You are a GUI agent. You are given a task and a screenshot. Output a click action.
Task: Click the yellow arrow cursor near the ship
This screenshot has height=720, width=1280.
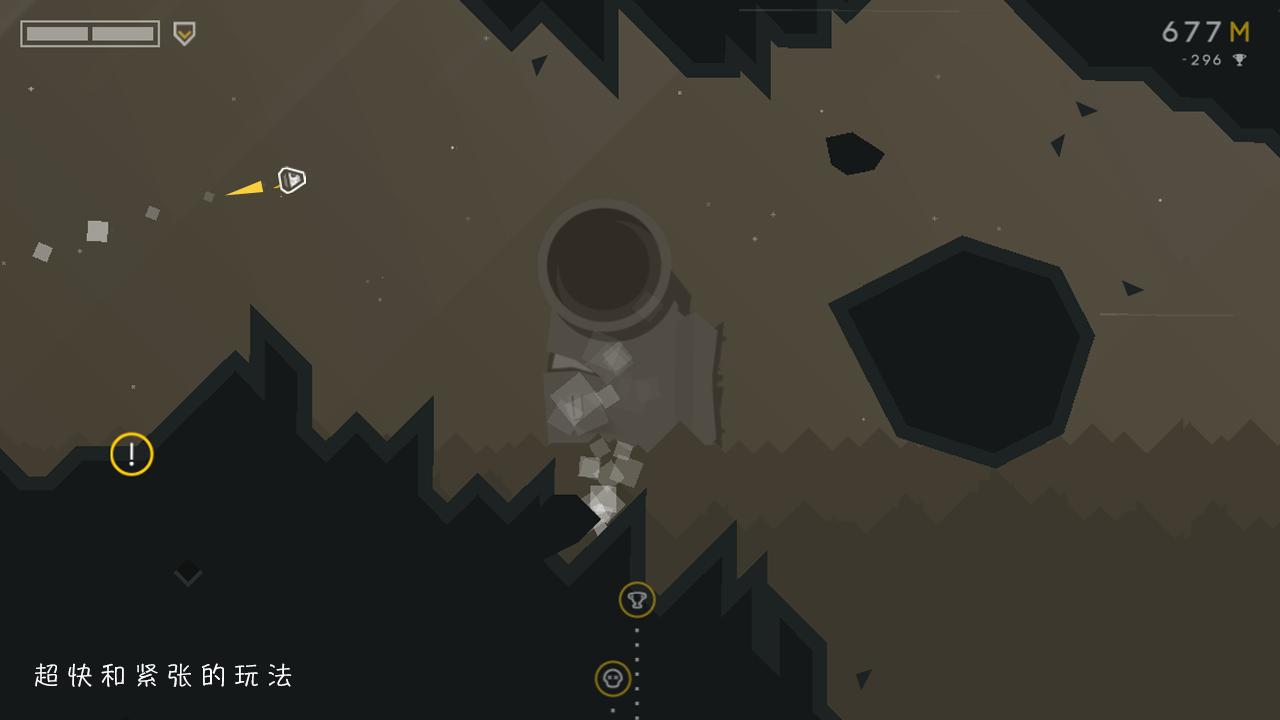pos(246,185)
